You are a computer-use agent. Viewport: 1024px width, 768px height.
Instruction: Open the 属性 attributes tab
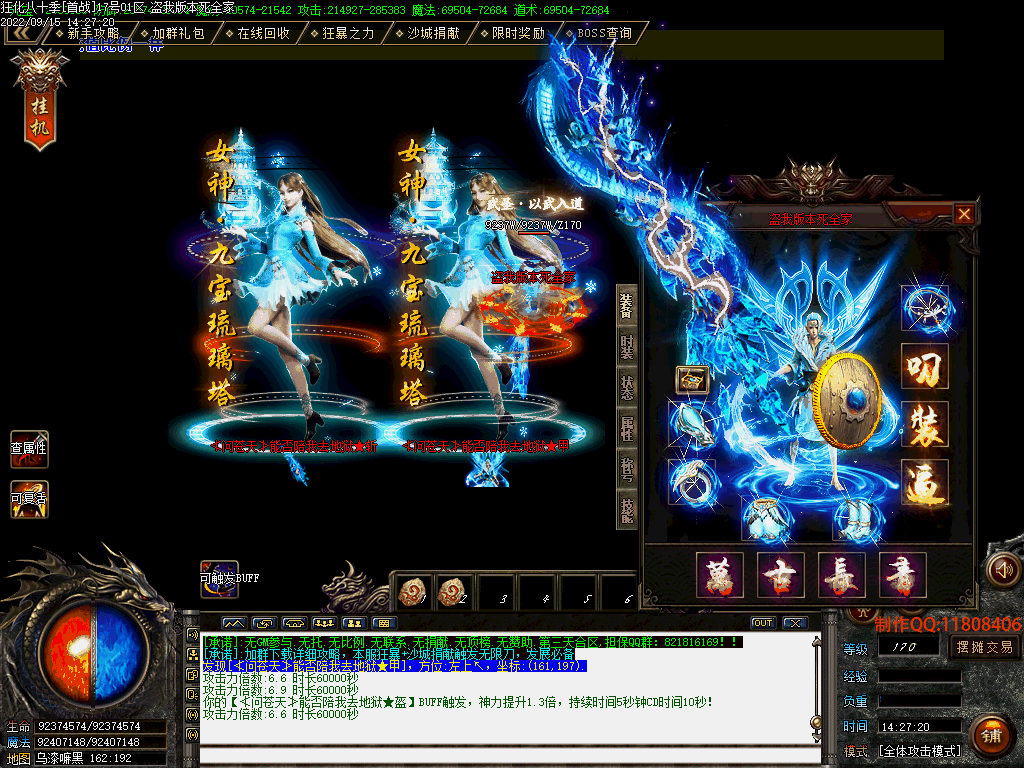pos(626,428)
